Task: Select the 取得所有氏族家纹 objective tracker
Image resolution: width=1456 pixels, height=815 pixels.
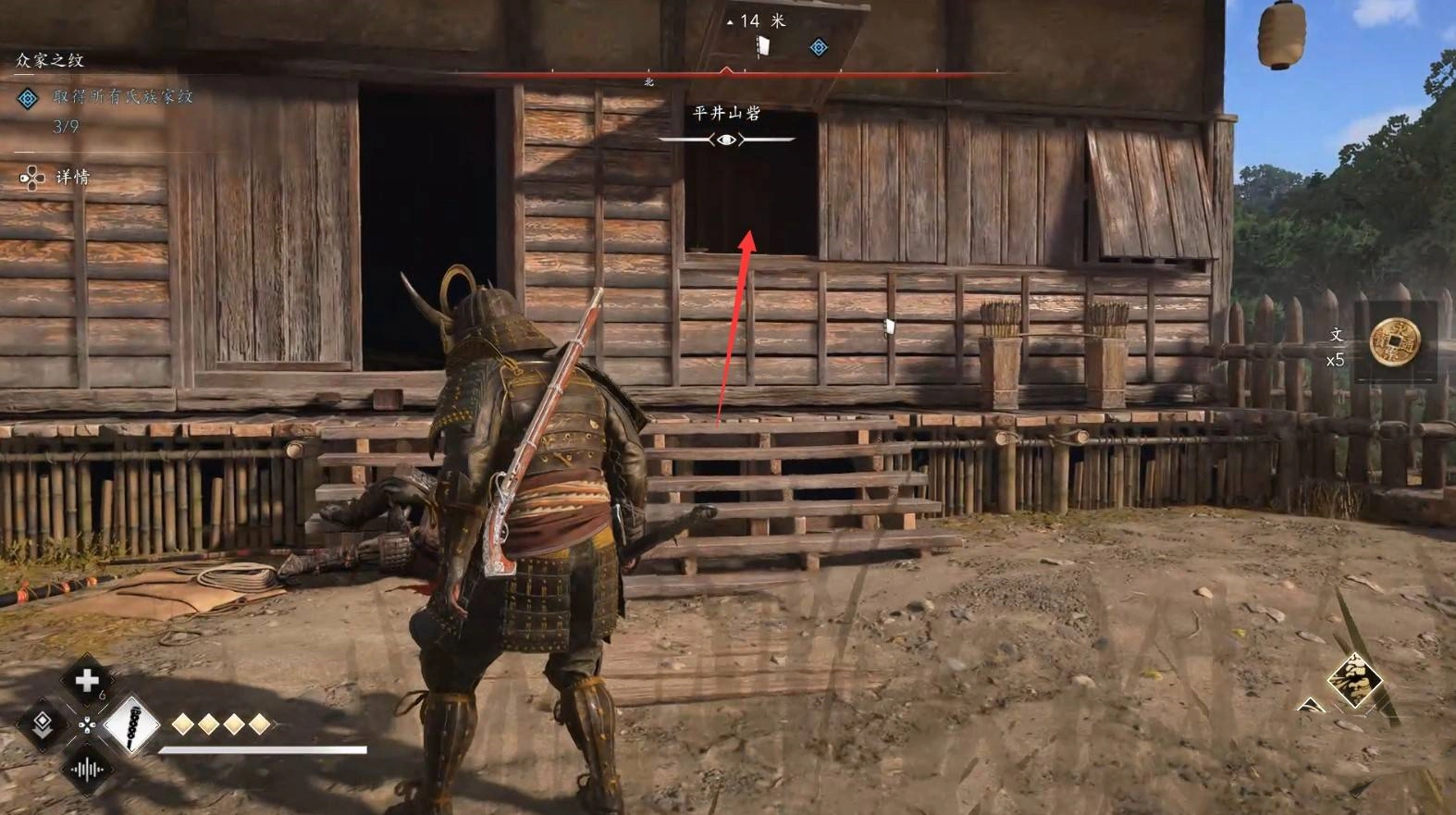Action: (x=121, y=96)
